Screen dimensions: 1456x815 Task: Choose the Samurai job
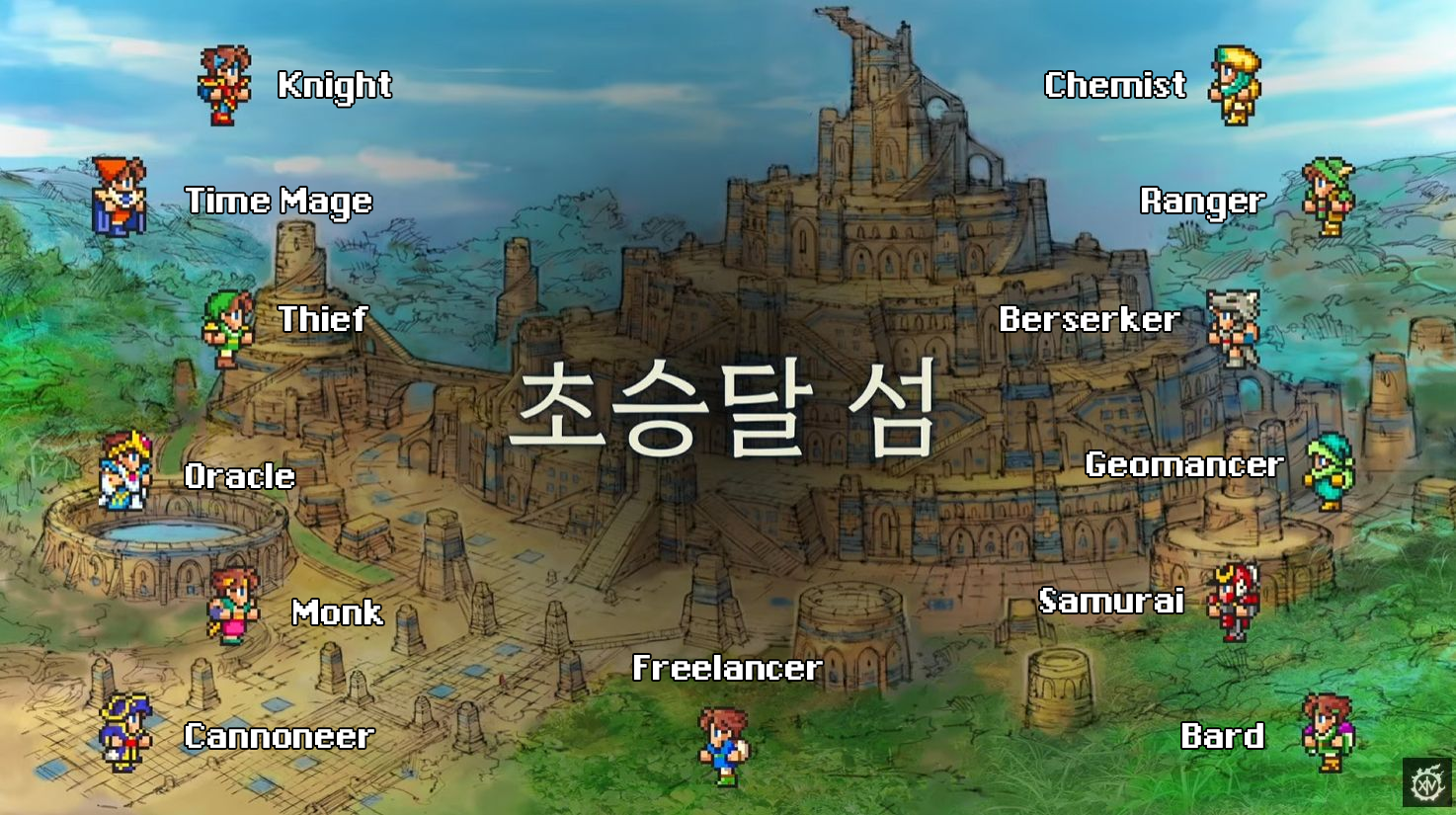(1111, 601)
